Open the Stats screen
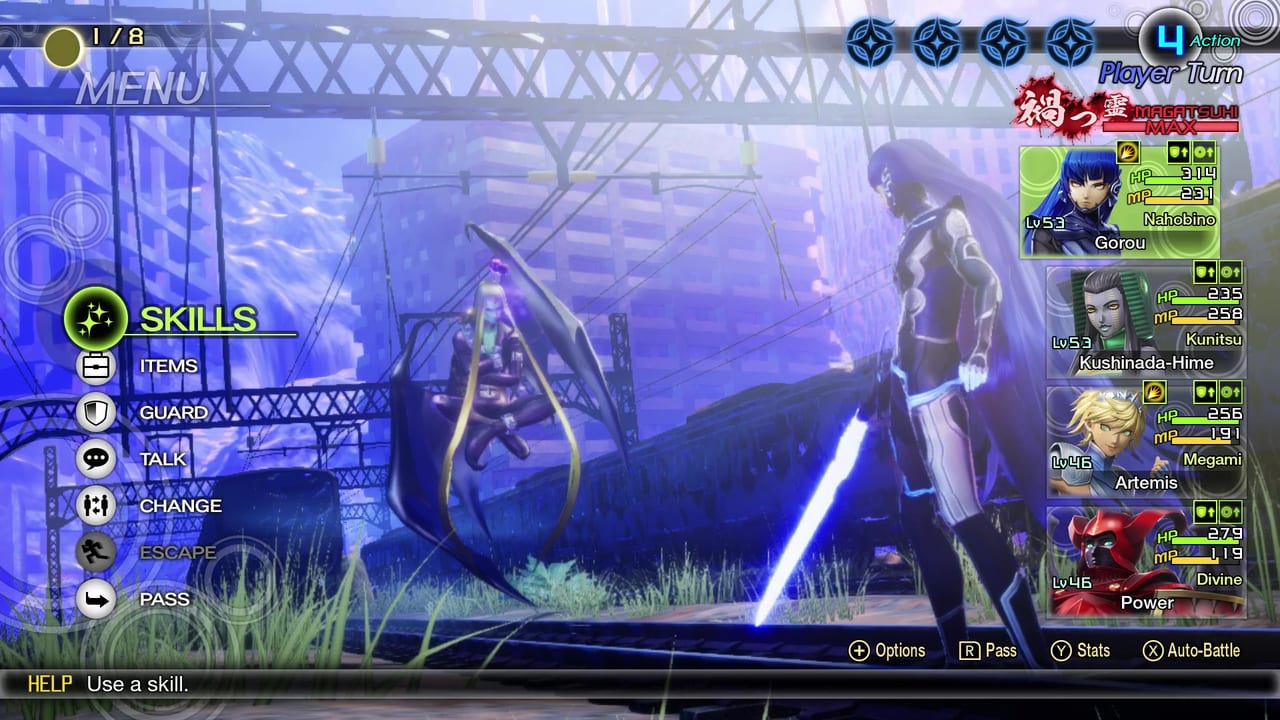The width and height of the screenshot is (1280, 720). click(x=1081, y=651)
